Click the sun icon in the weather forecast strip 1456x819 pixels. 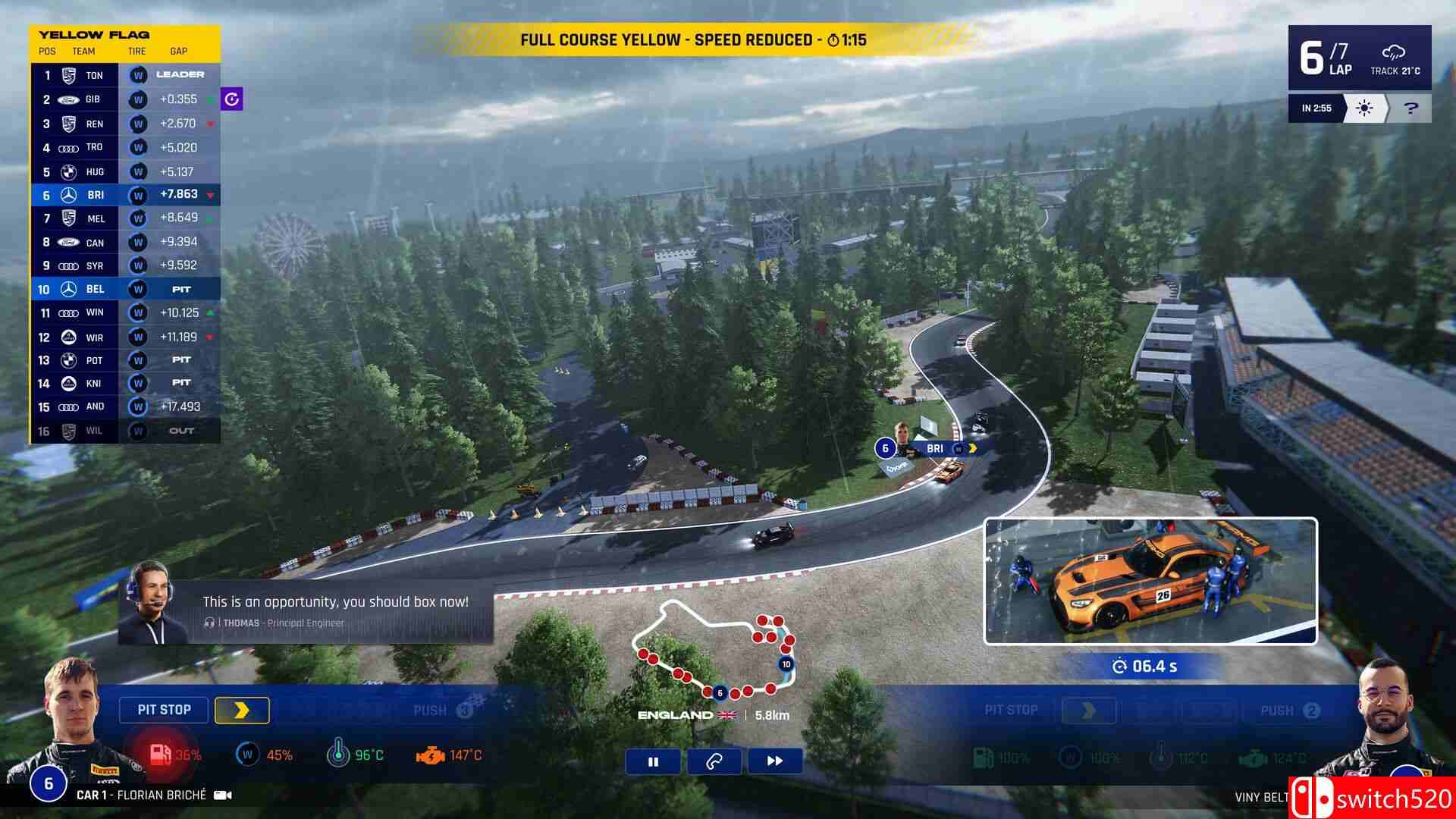(1363, 108)
